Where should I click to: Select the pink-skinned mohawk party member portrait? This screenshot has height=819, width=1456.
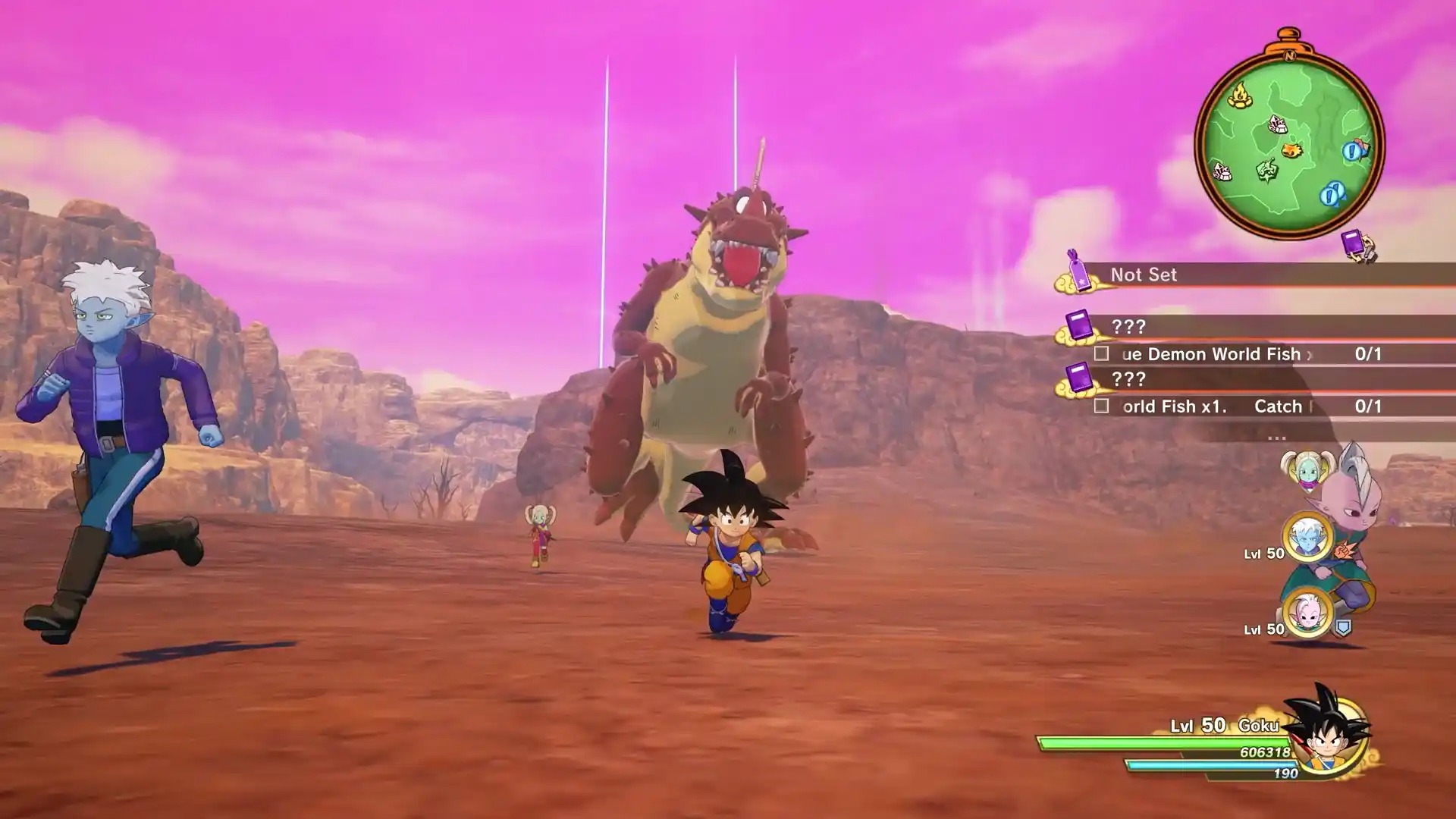1307,613
